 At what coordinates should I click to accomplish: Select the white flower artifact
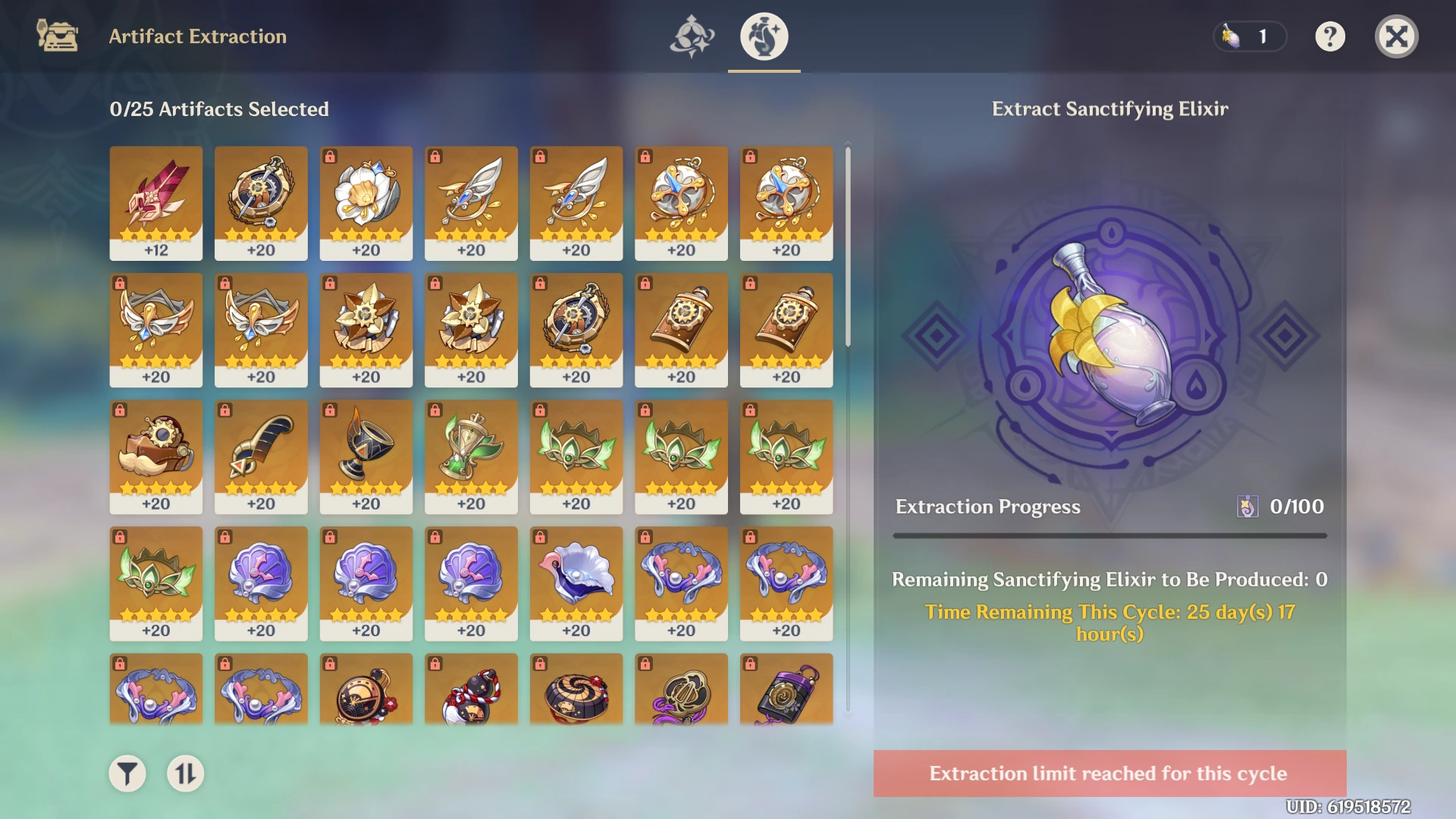366,202
